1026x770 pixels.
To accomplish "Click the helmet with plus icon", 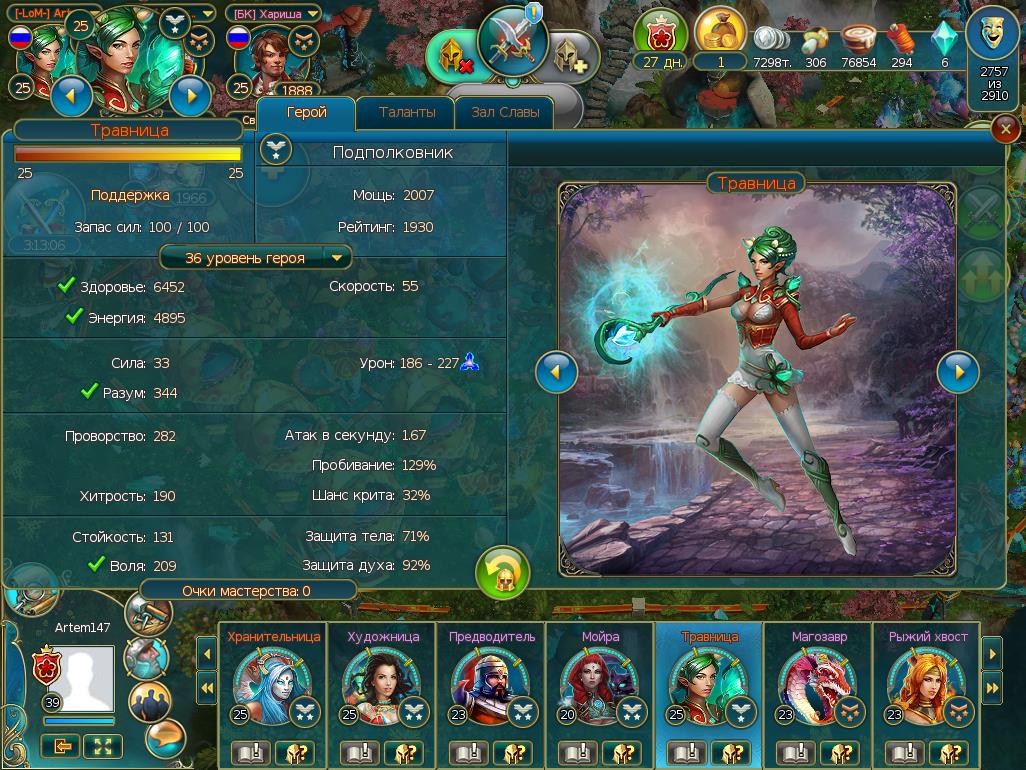I will pyautogui.click(x=571, y=57).
